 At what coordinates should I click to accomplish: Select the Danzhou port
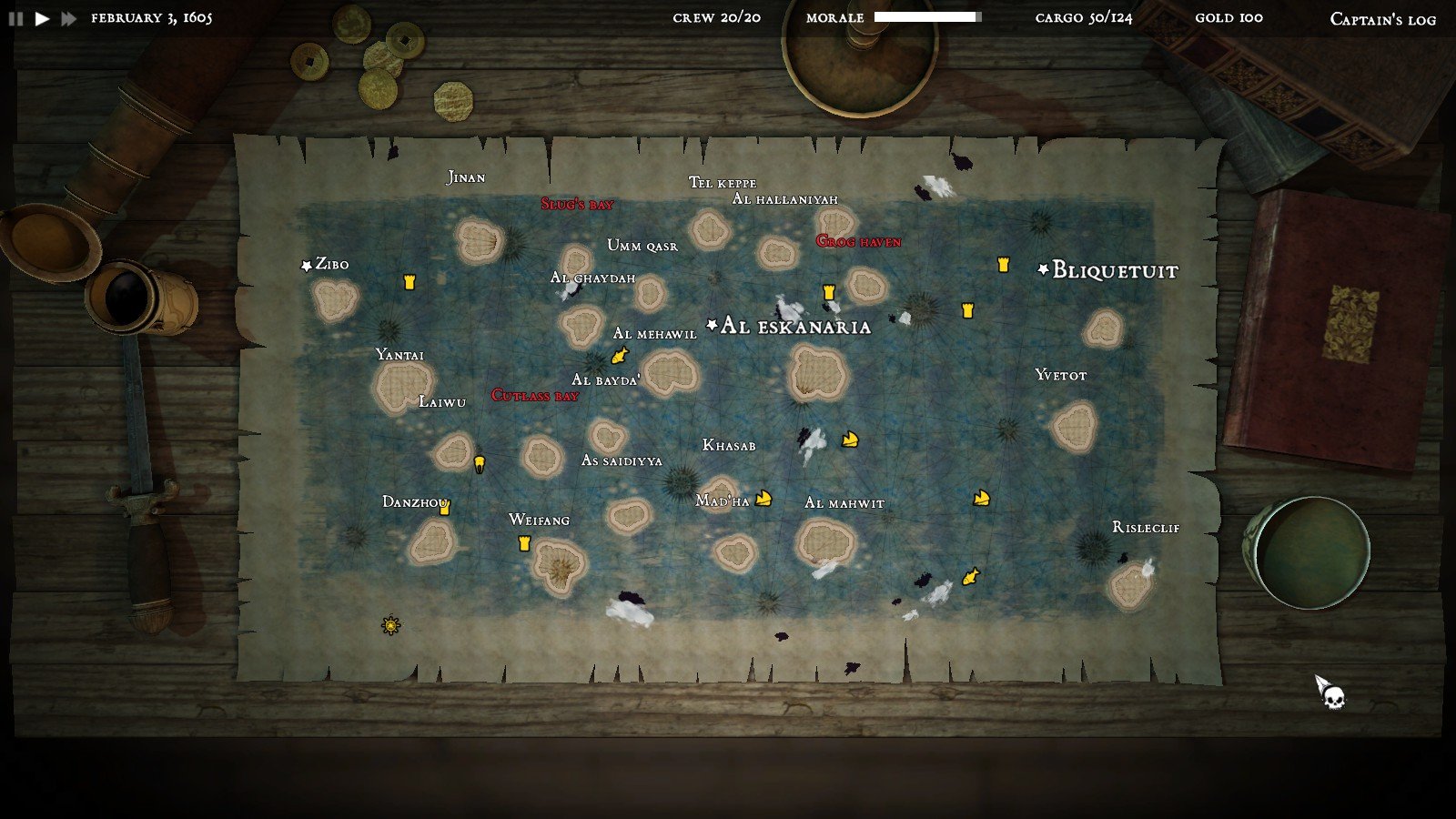415,502
